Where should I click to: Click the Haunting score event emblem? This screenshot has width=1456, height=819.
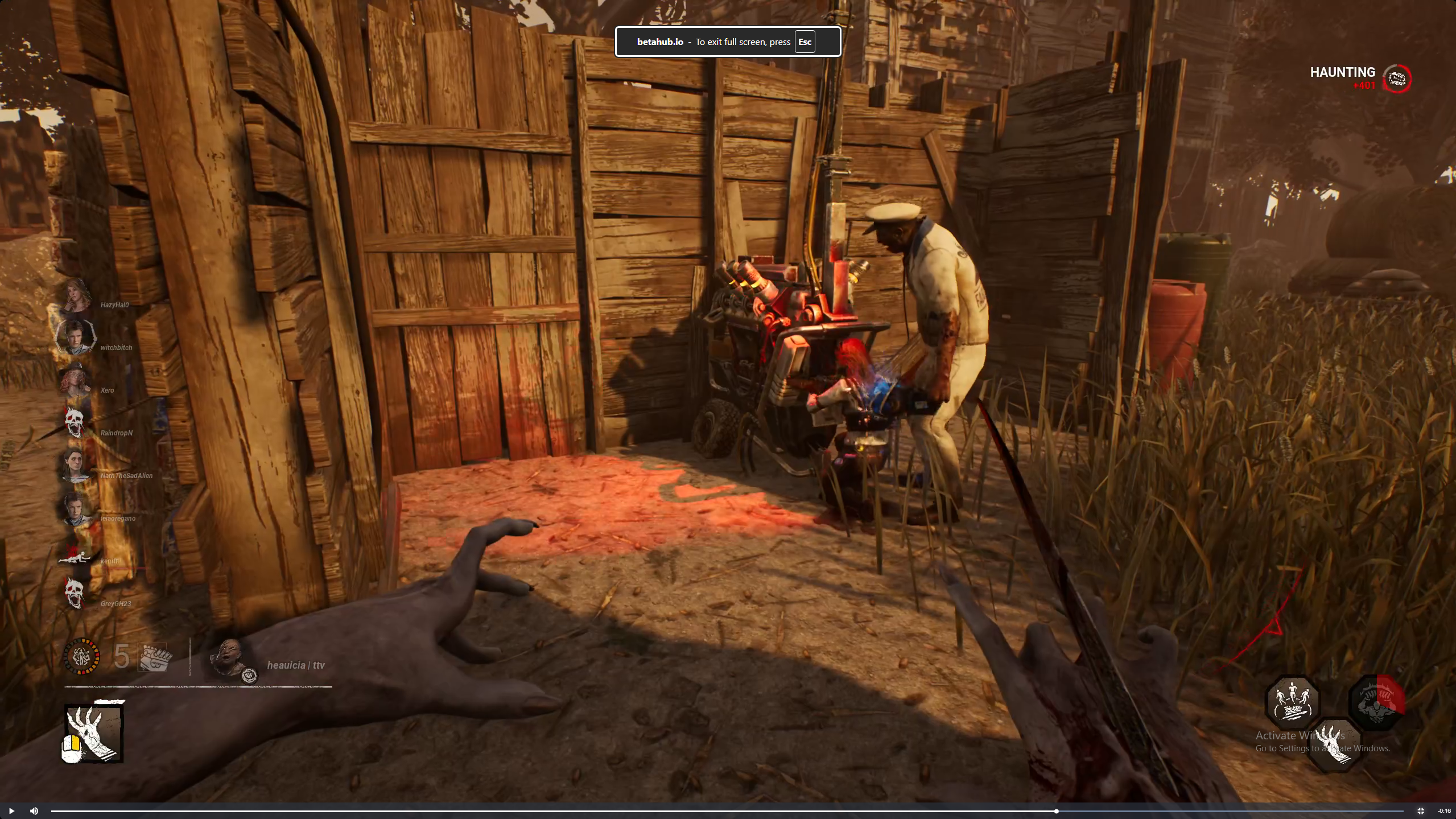[1397, 79]
